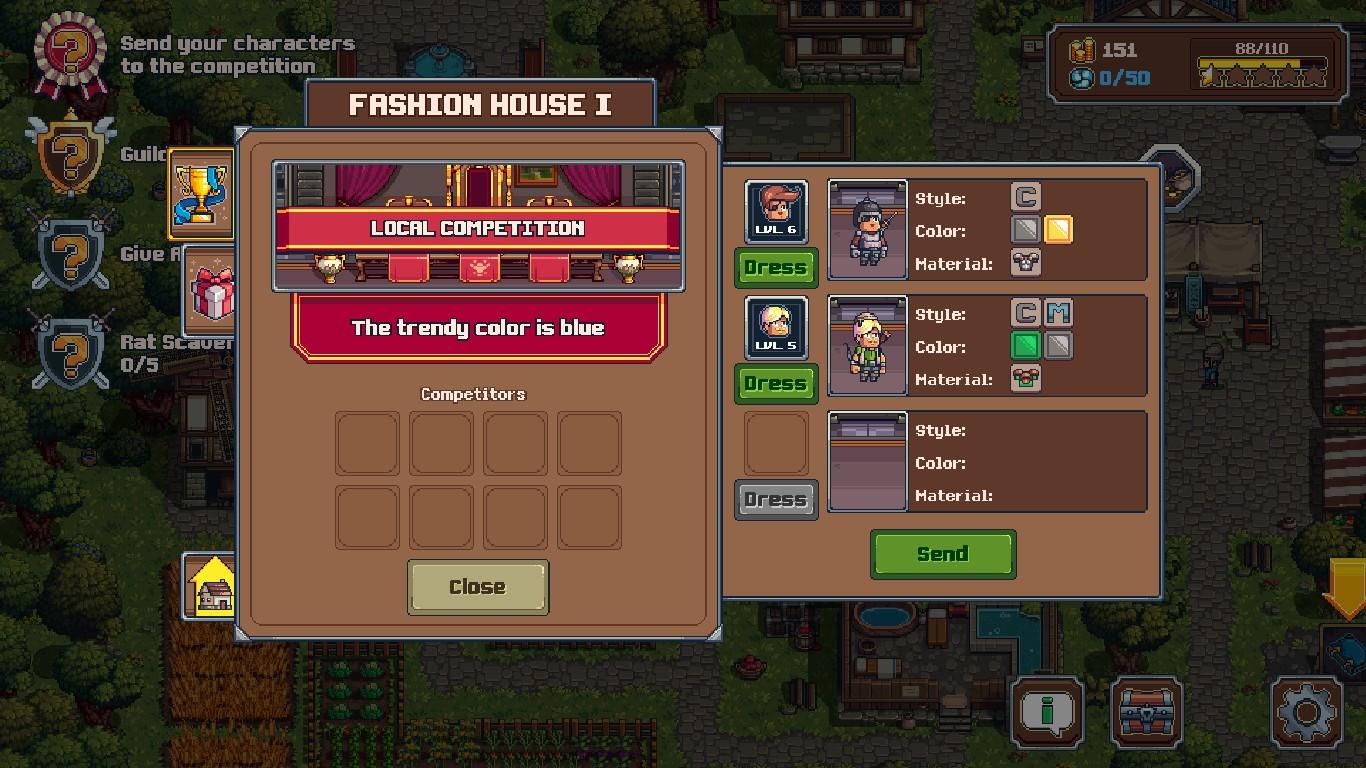Open the info speech bubble
The image size is (1366, 768).
pos(1047,713)
